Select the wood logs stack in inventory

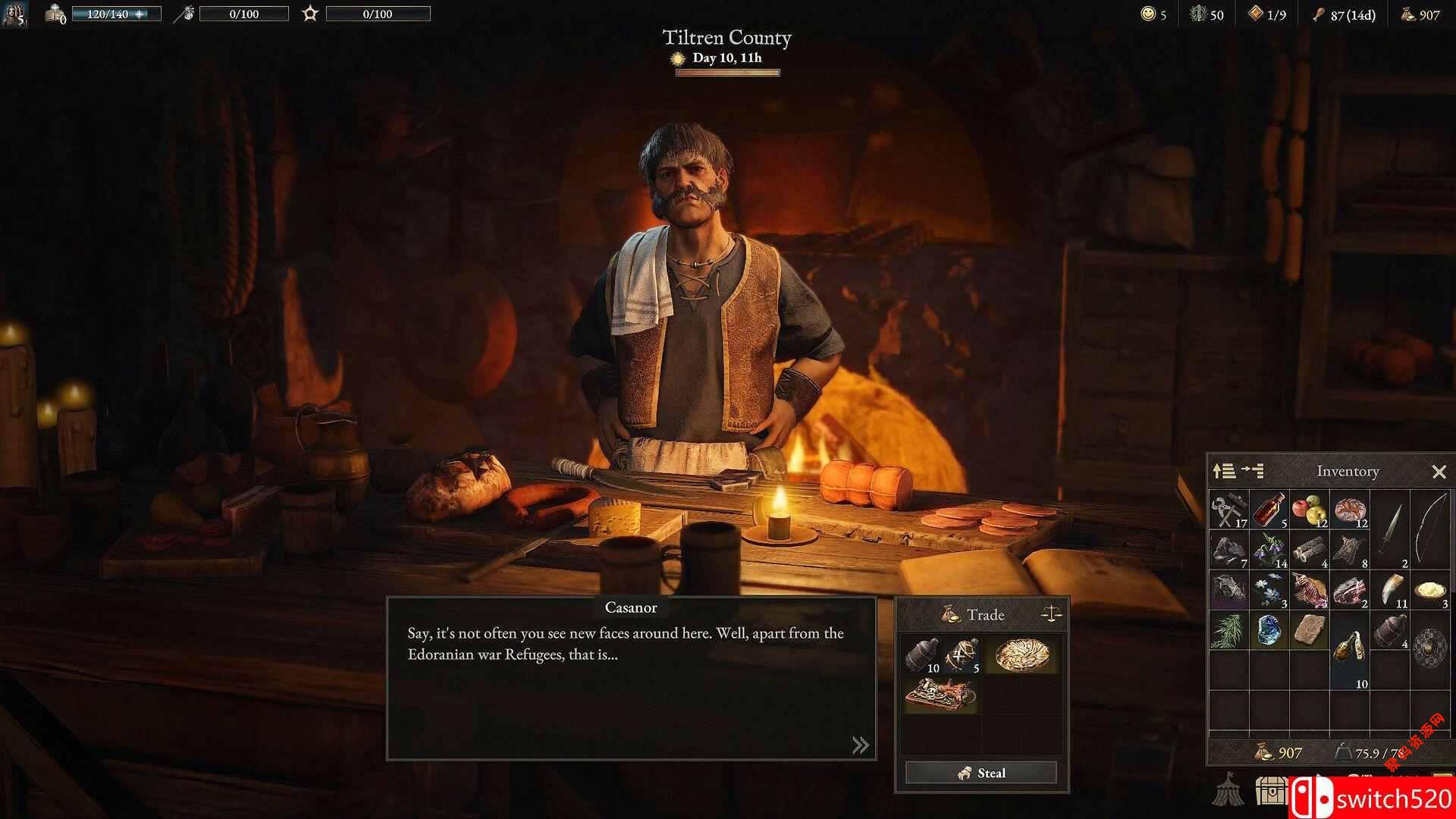1310,550
